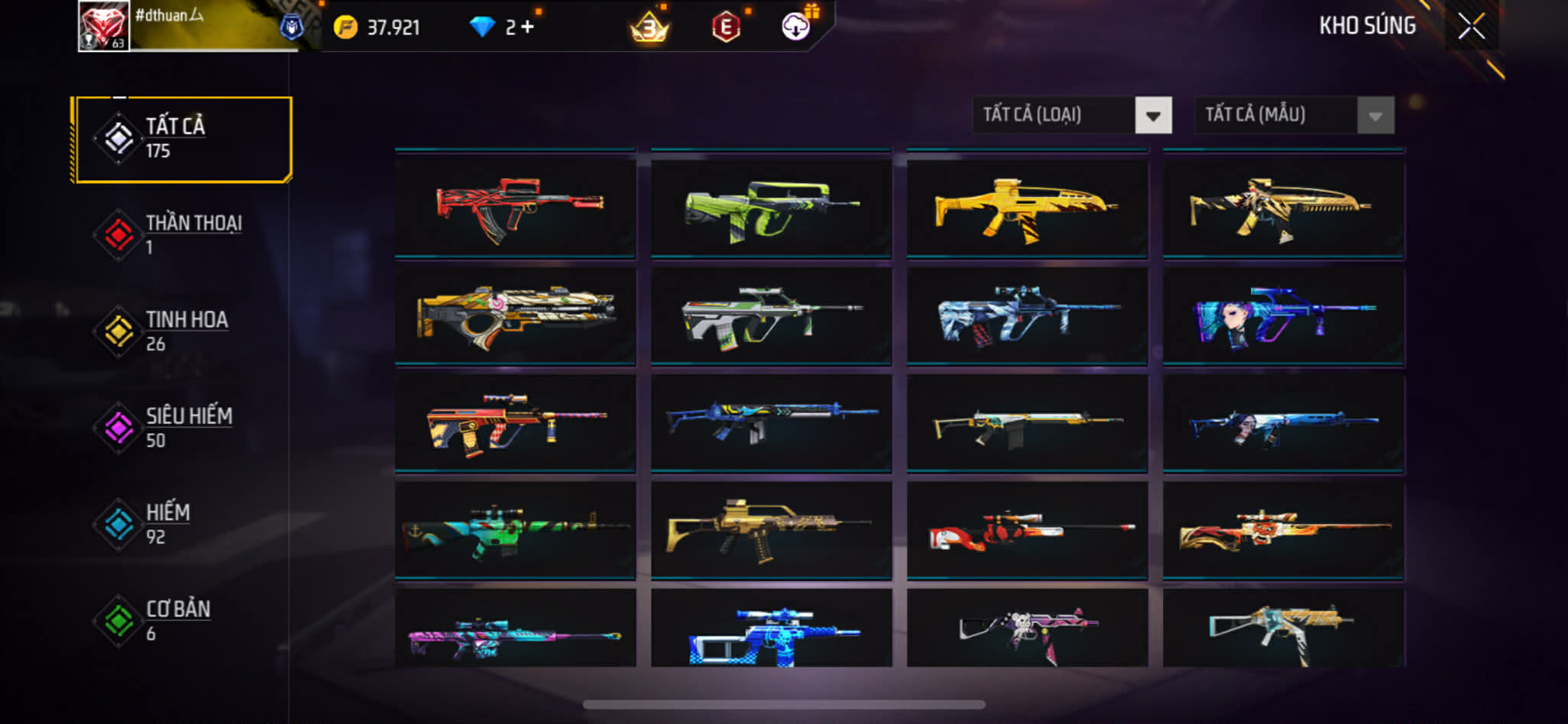Choose the teal and green anchor rifle skin
This screenshot has width=1568, height=724.
coord(515,530)
